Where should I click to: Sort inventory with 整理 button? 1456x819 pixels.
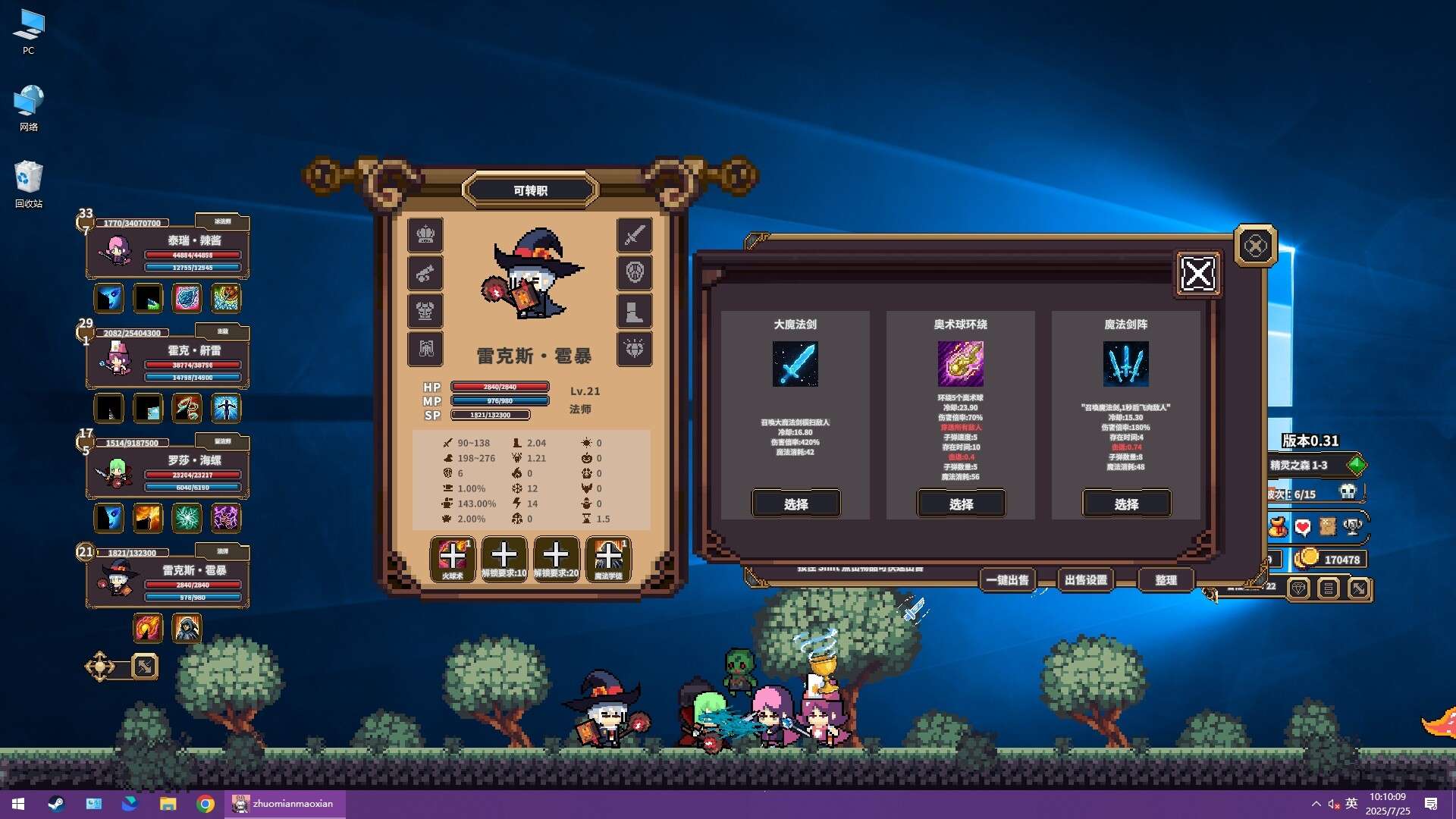pyautogui.click(x=1166, y=580)
